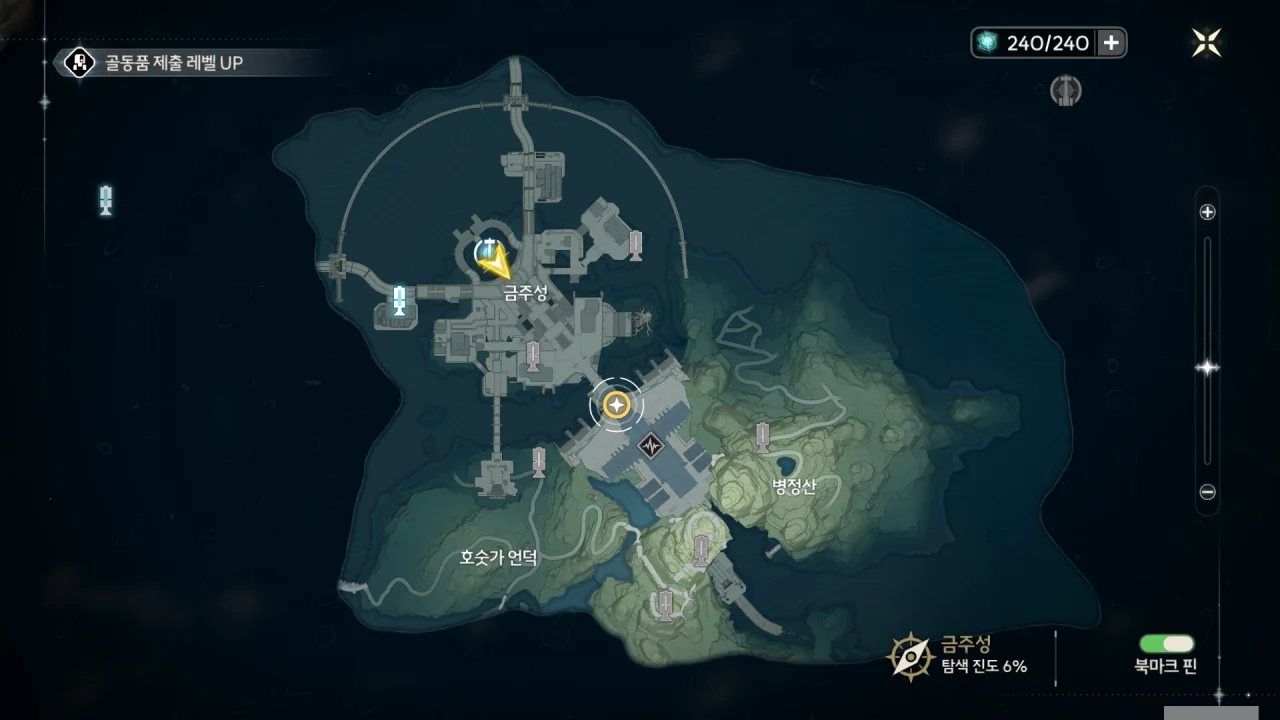The image size is (1280, 720).
Task: Zoom in with the map's plus button
Action: [x=1207, y=212]
